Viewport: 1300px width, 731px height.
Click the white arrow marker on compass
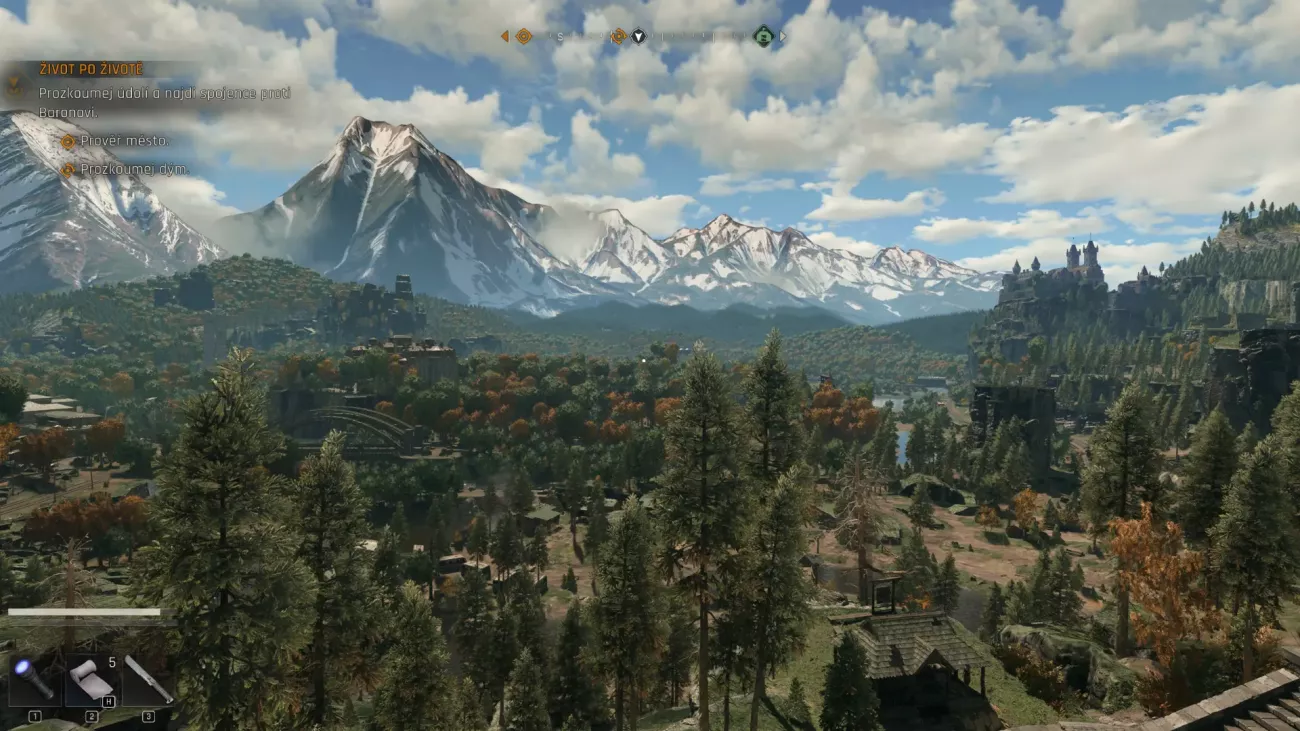[638, 36]
